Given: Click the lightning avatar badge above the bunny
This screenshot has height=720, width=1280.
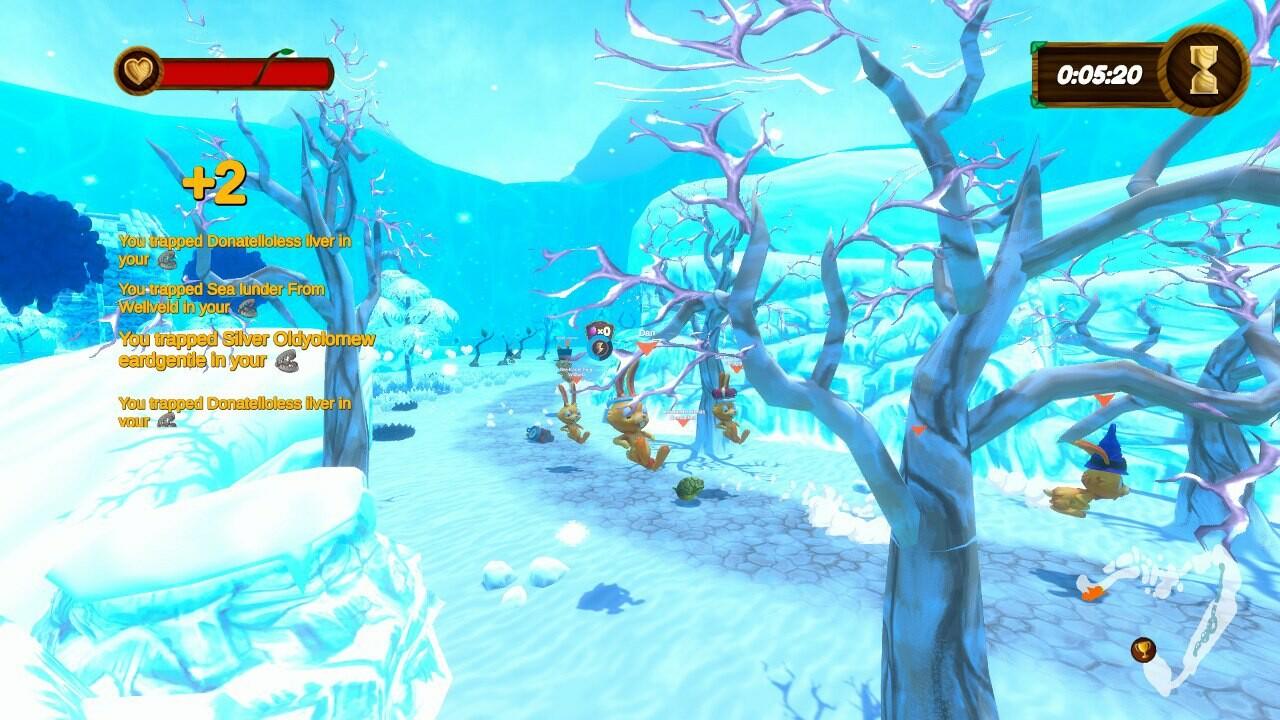Looking at the screenshot, I should point(600,348).
